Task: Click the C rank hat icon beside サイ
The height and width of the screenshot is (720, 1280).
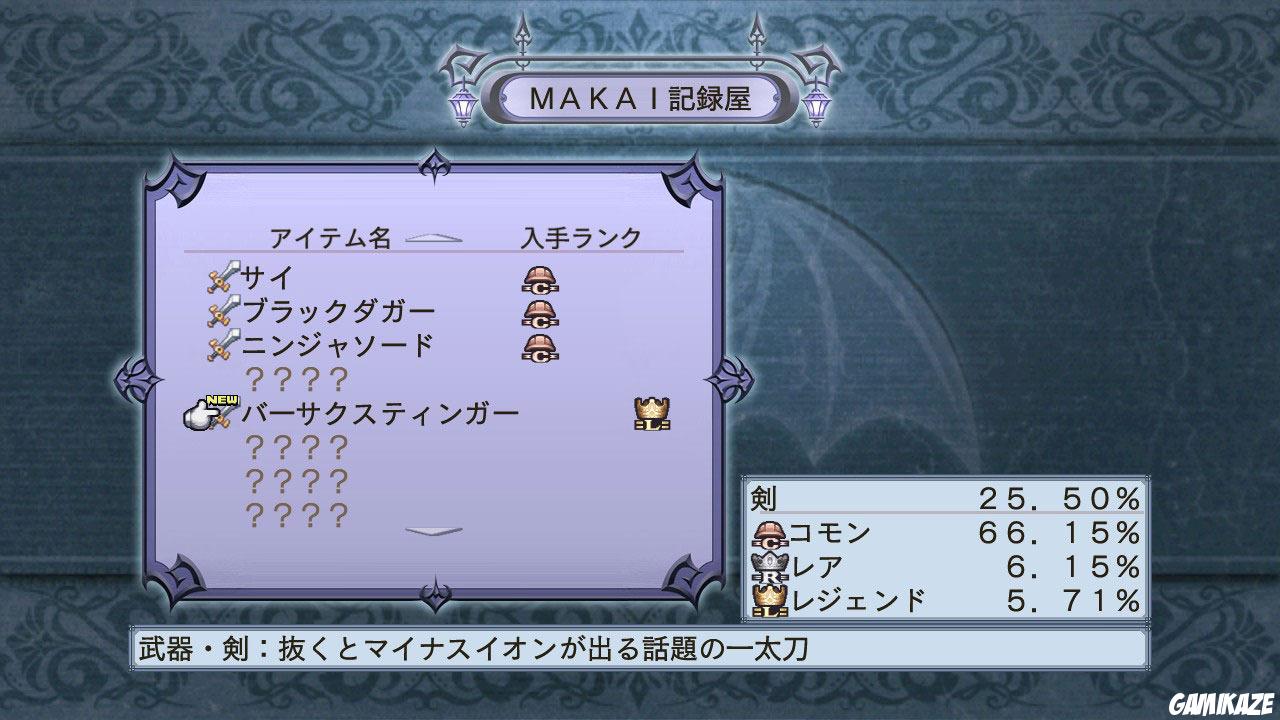Action: (539, 280)
